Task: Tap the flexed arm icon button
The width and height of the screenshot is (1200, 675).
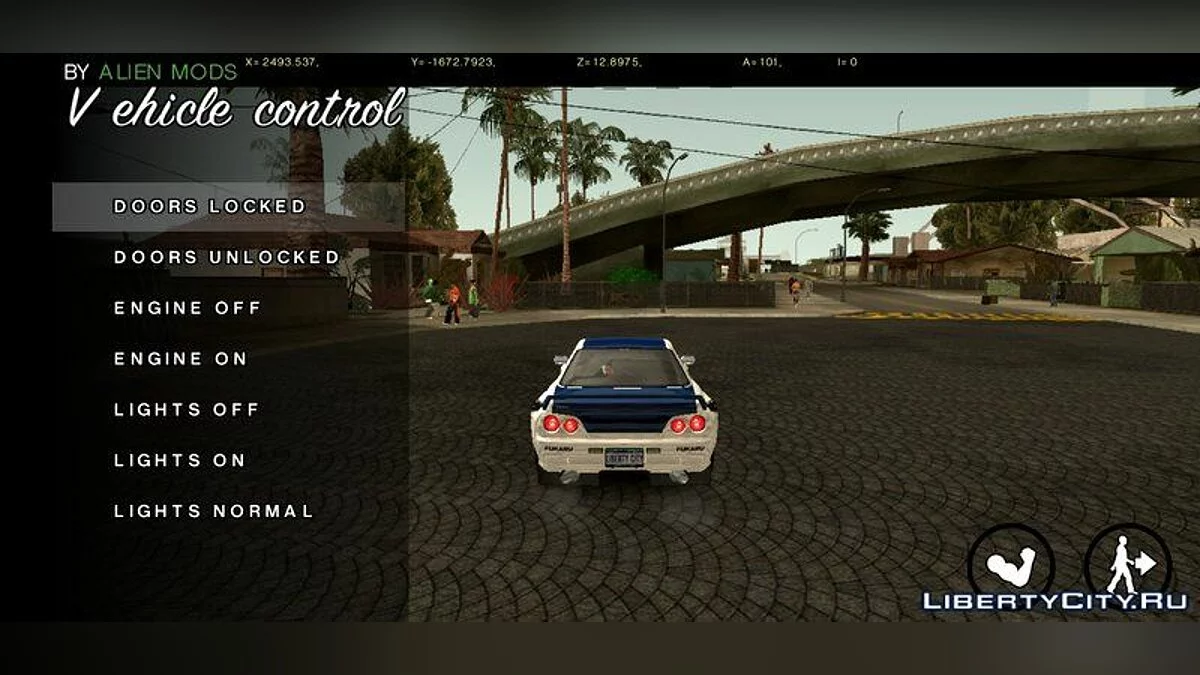Action: point(1010,563)
